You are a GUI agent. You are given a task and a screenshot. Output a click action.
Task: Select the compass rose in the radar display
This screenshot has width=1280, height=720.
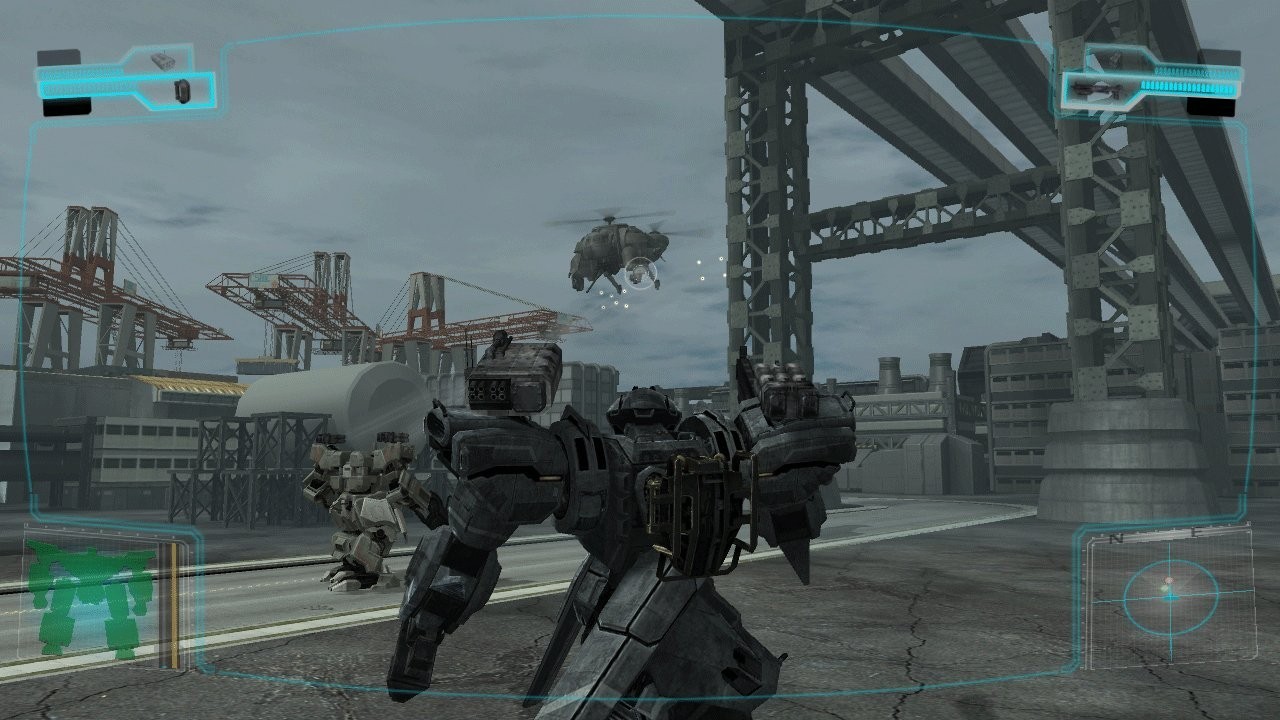[1169, 598]
